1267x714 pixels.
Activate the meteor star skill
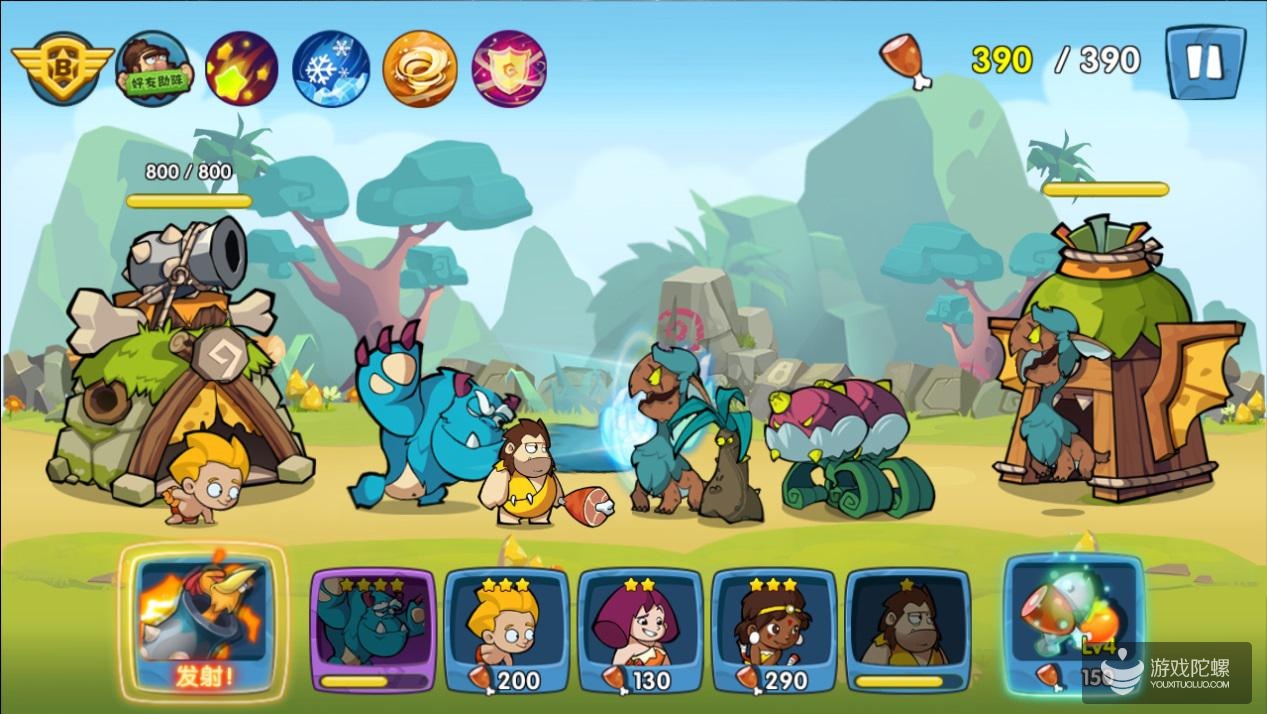click(241, 68)
